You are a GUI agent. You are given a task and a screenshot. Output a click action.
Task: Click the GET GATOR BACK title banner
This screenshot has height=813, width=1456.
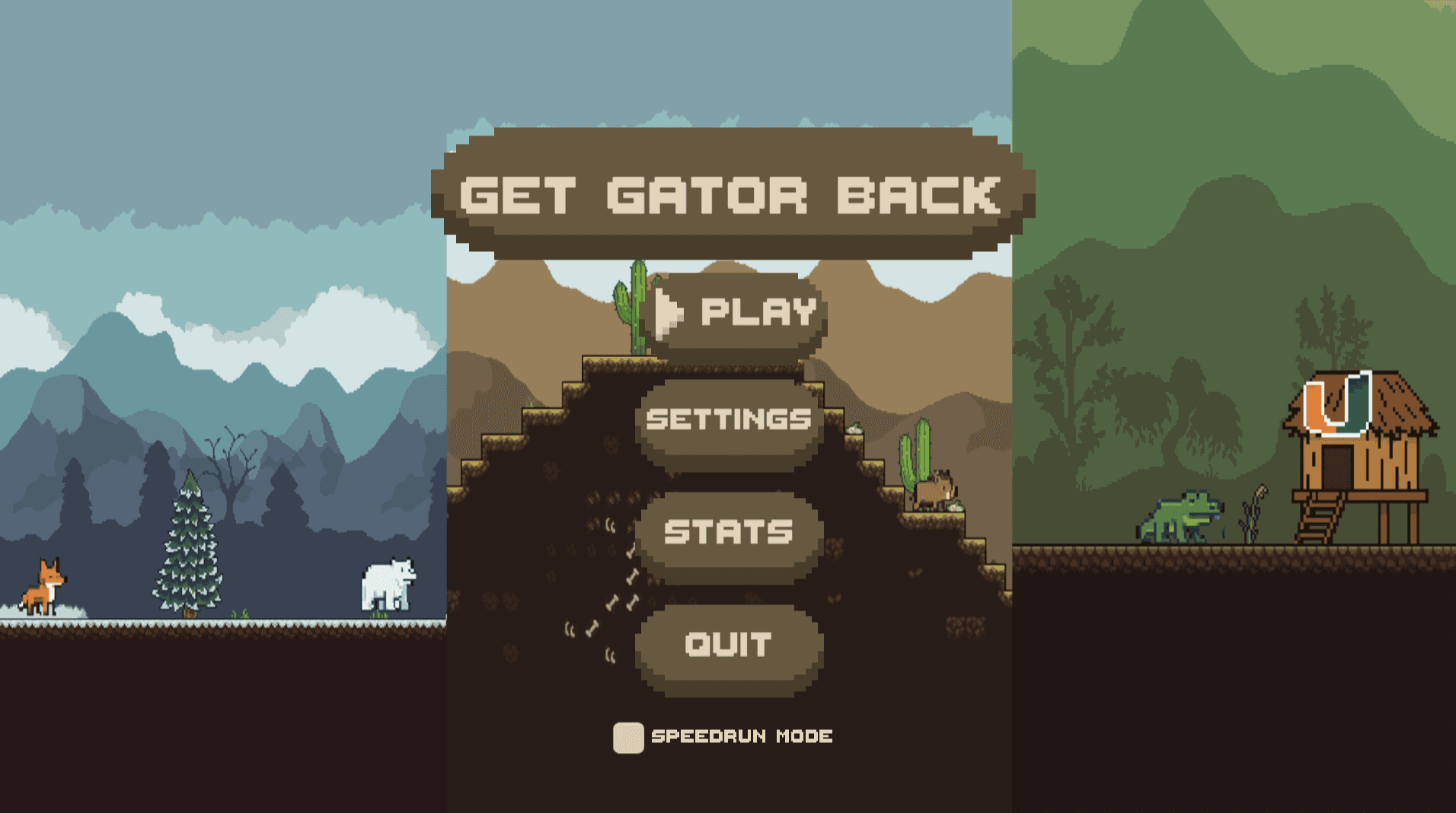pos(727,194)
